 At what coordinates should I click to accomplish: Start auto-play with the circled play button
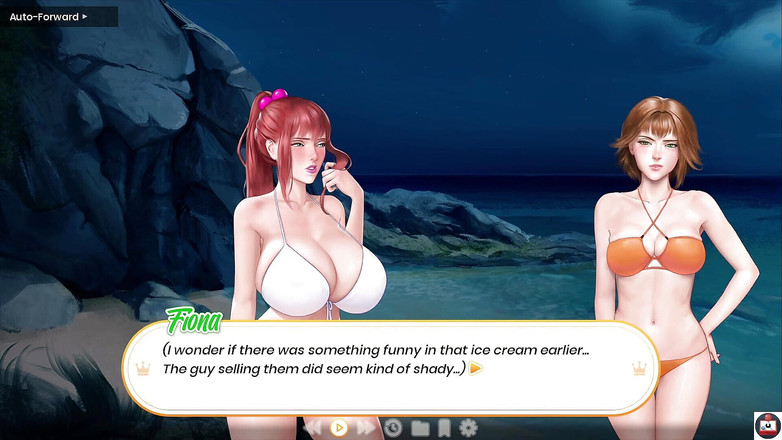(339, 428)
